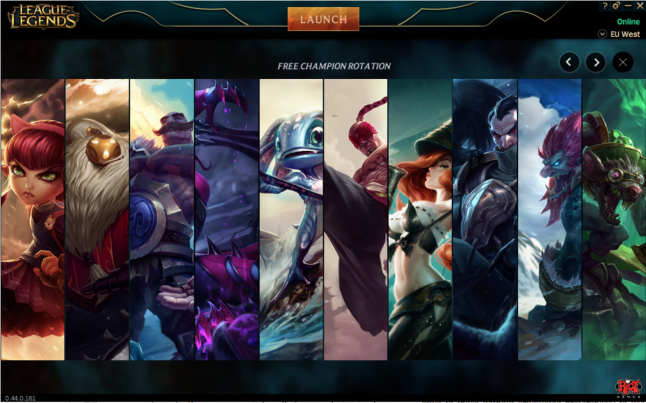Close the free champion rotation panel

tap(623, 62)
